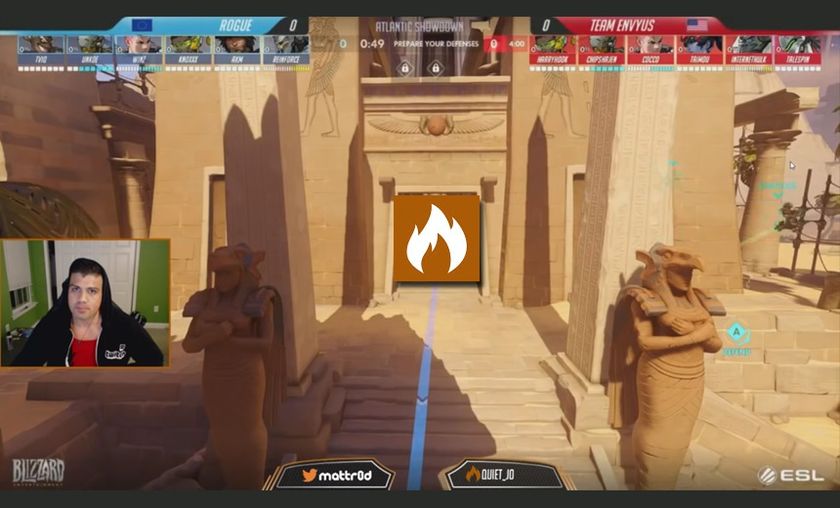Click the Blizzard Entertainment logo
840x508 pixels.
(x=39, y=472)
